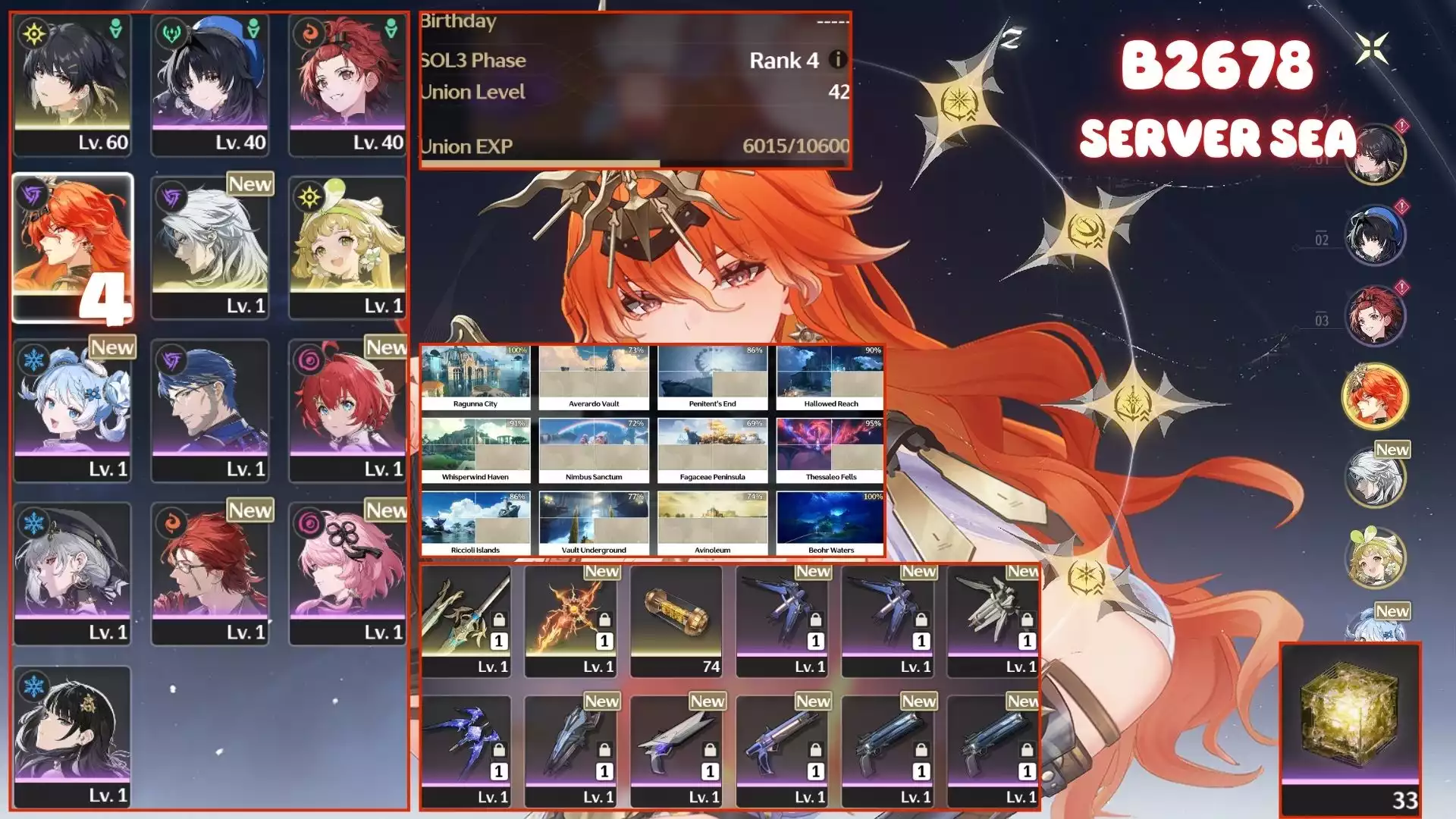The image size is (1456, 819).
Task: Switch to the orange-haired character portrait
Action: 1374,396
